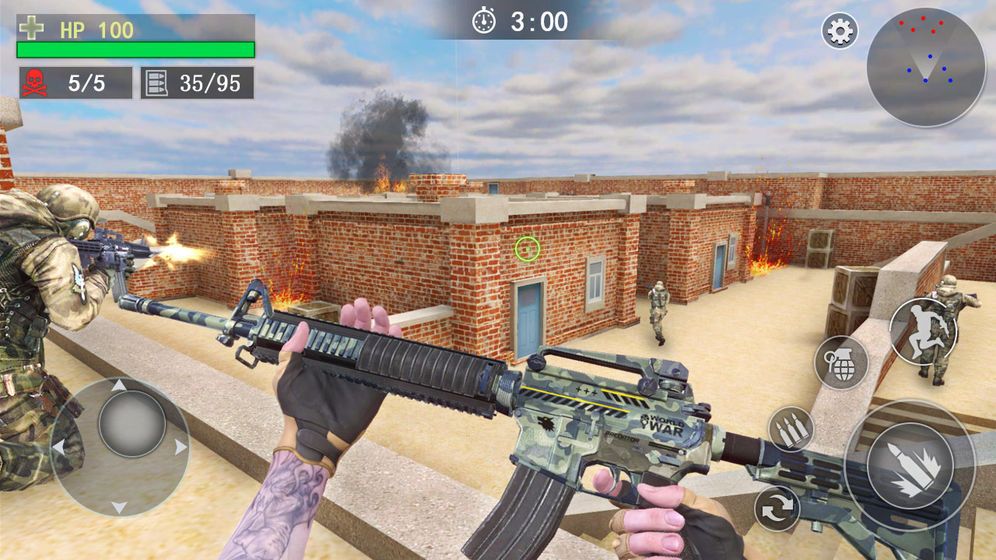Reload using the circular arrows button
The height and width of the screenshot is (560, 996).
coord(777,508)
